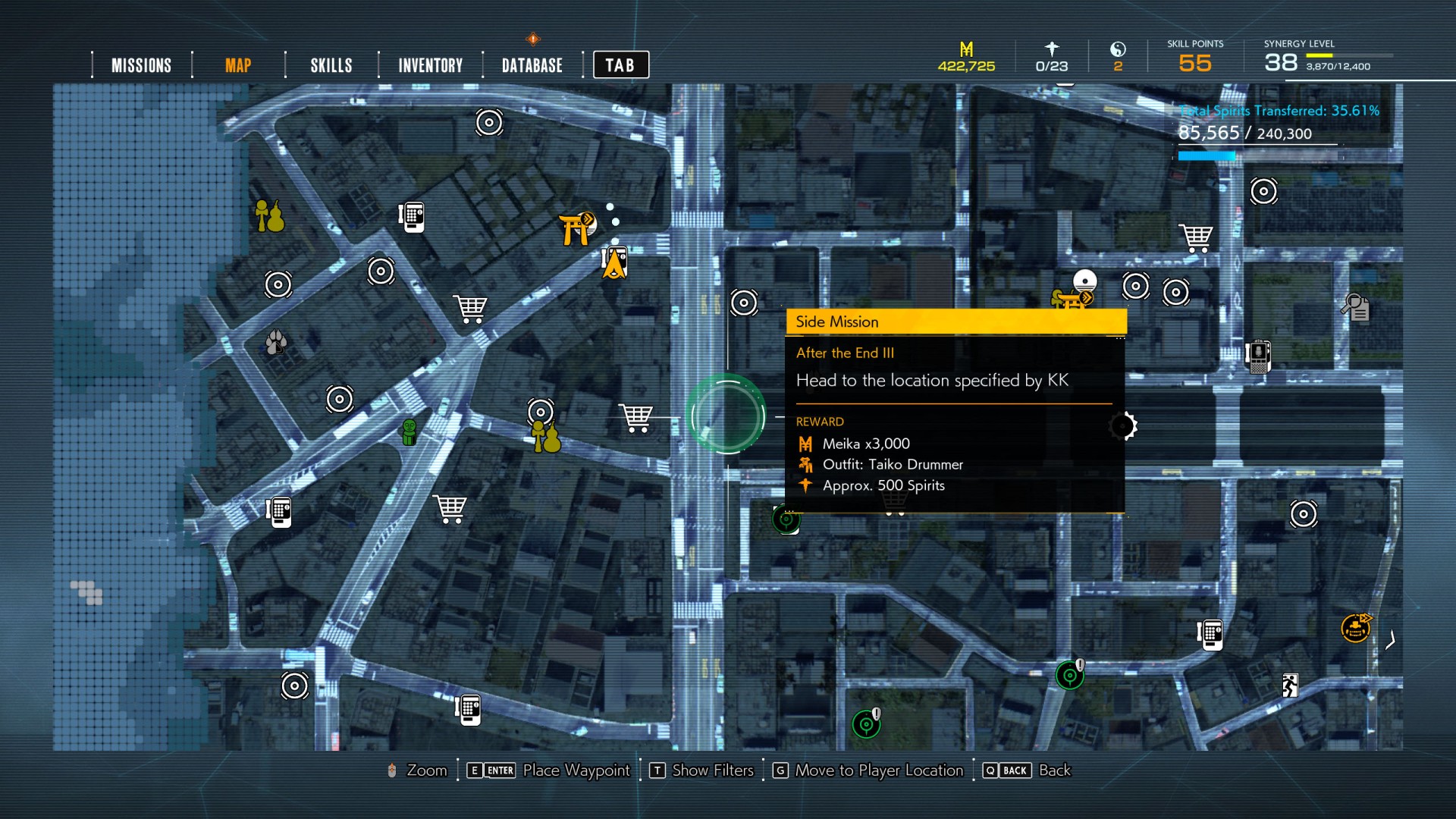Image resolution: width=1456 pixels, height=819 pixels.
Task: Select the orange player location arrow
Action: (614, 265)
